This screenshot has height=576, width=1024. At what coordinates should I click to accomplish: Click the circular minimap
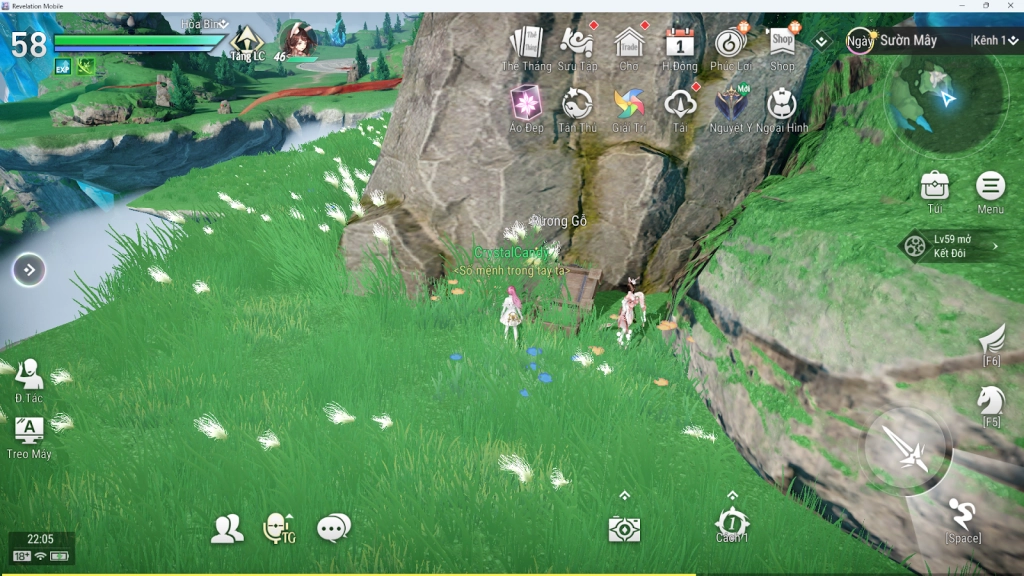pos(945,101)
